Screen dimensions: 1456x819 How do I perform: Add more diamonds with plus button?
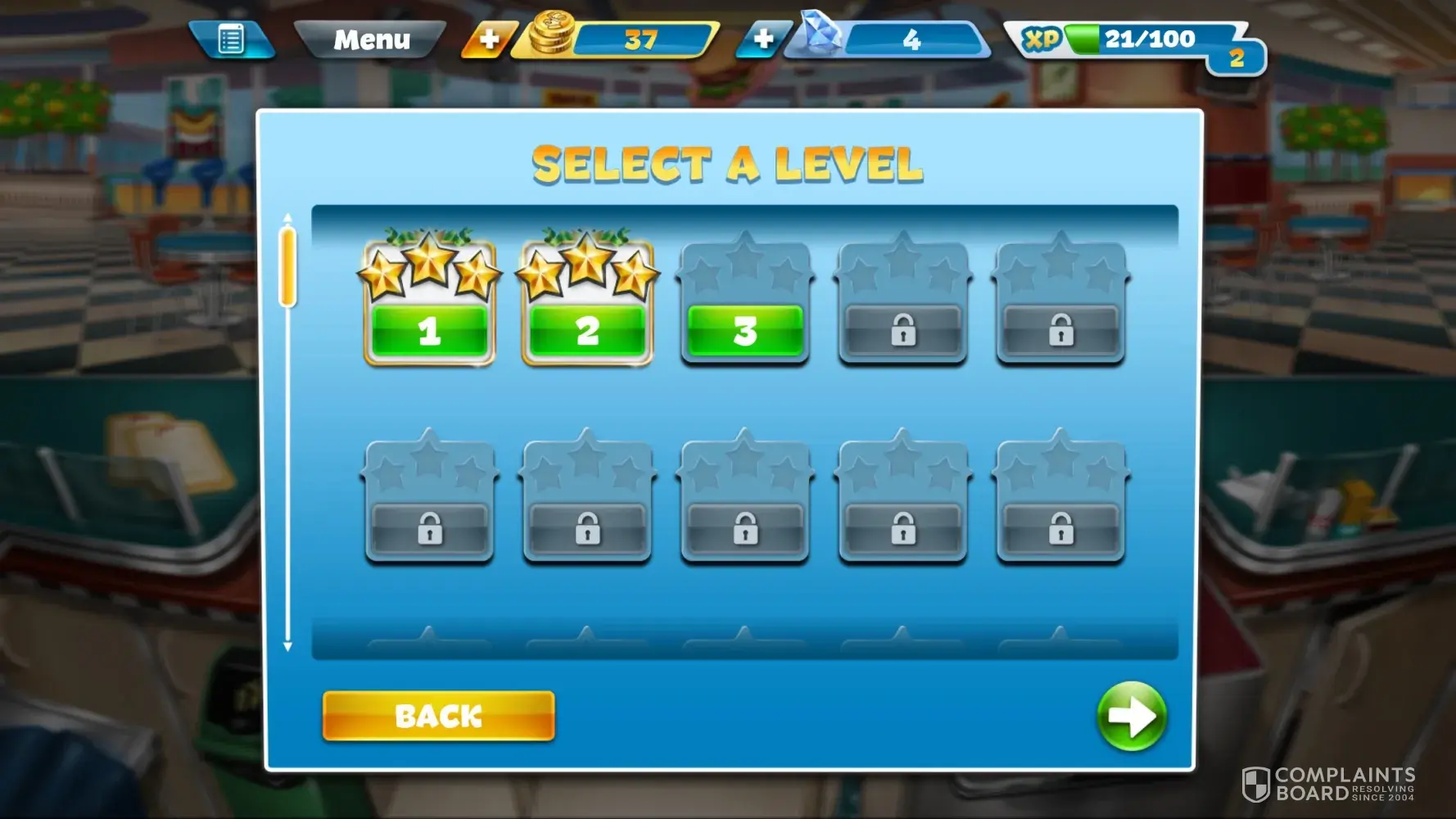(x=763, y=39)
